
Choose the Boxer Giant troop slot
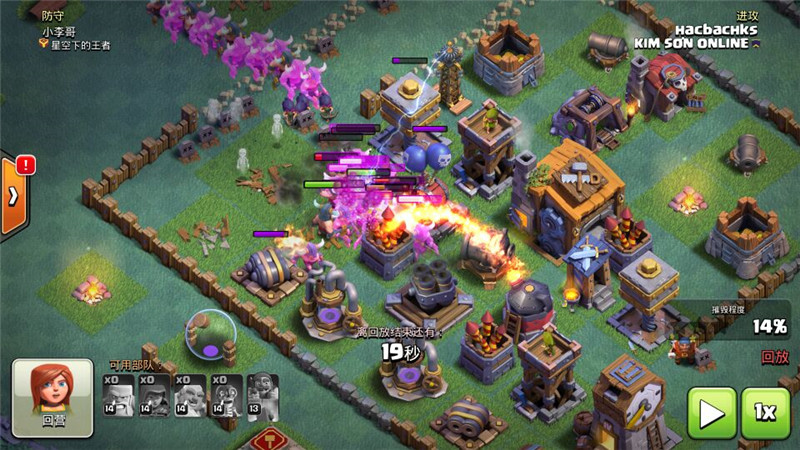(x=190, y=396)
